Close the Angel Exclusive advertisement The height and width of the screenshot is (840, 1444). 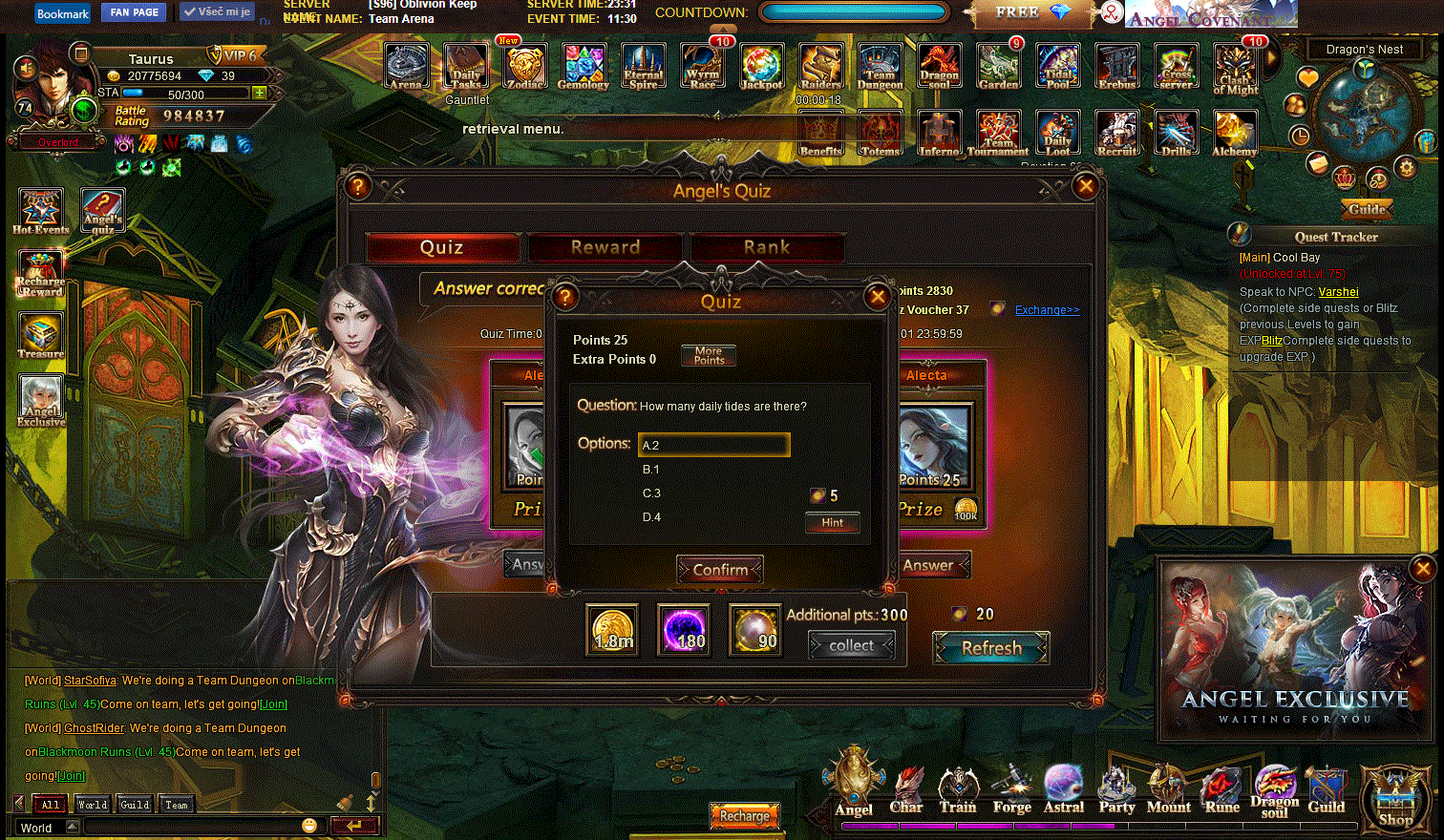(1422, 570)
